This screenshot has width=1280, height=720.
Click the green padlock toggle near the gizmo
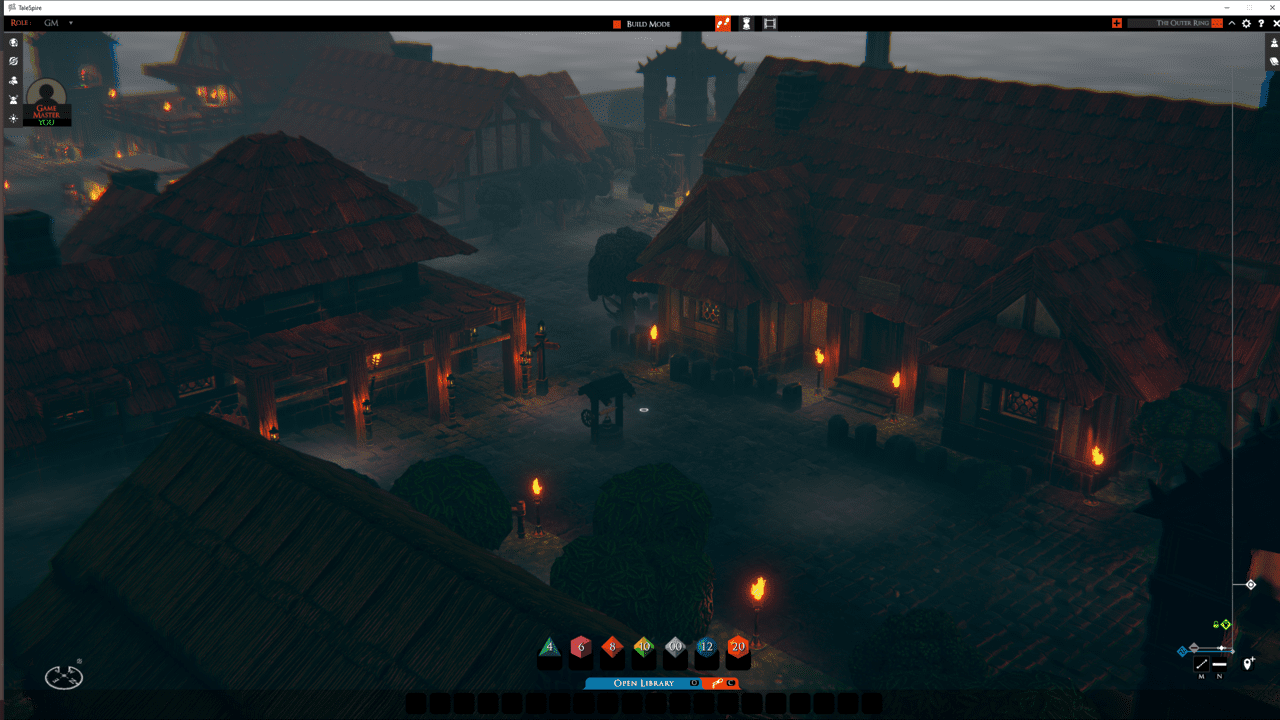(1216, 625)
